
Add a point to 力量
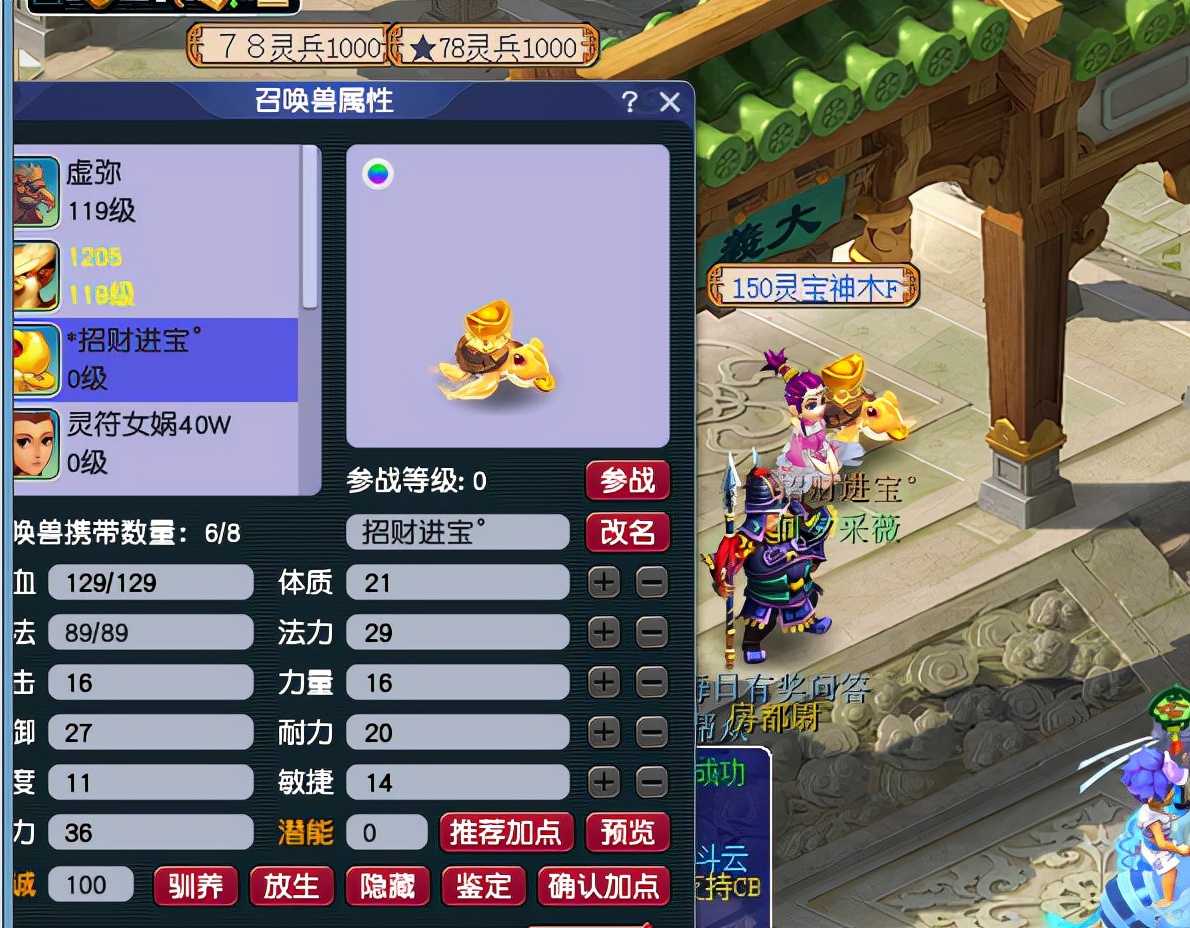point(604,682)
